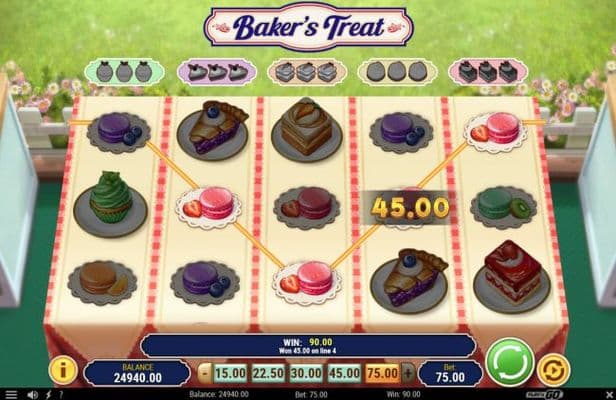Select the 75.00 bet value

pos(383,372)
